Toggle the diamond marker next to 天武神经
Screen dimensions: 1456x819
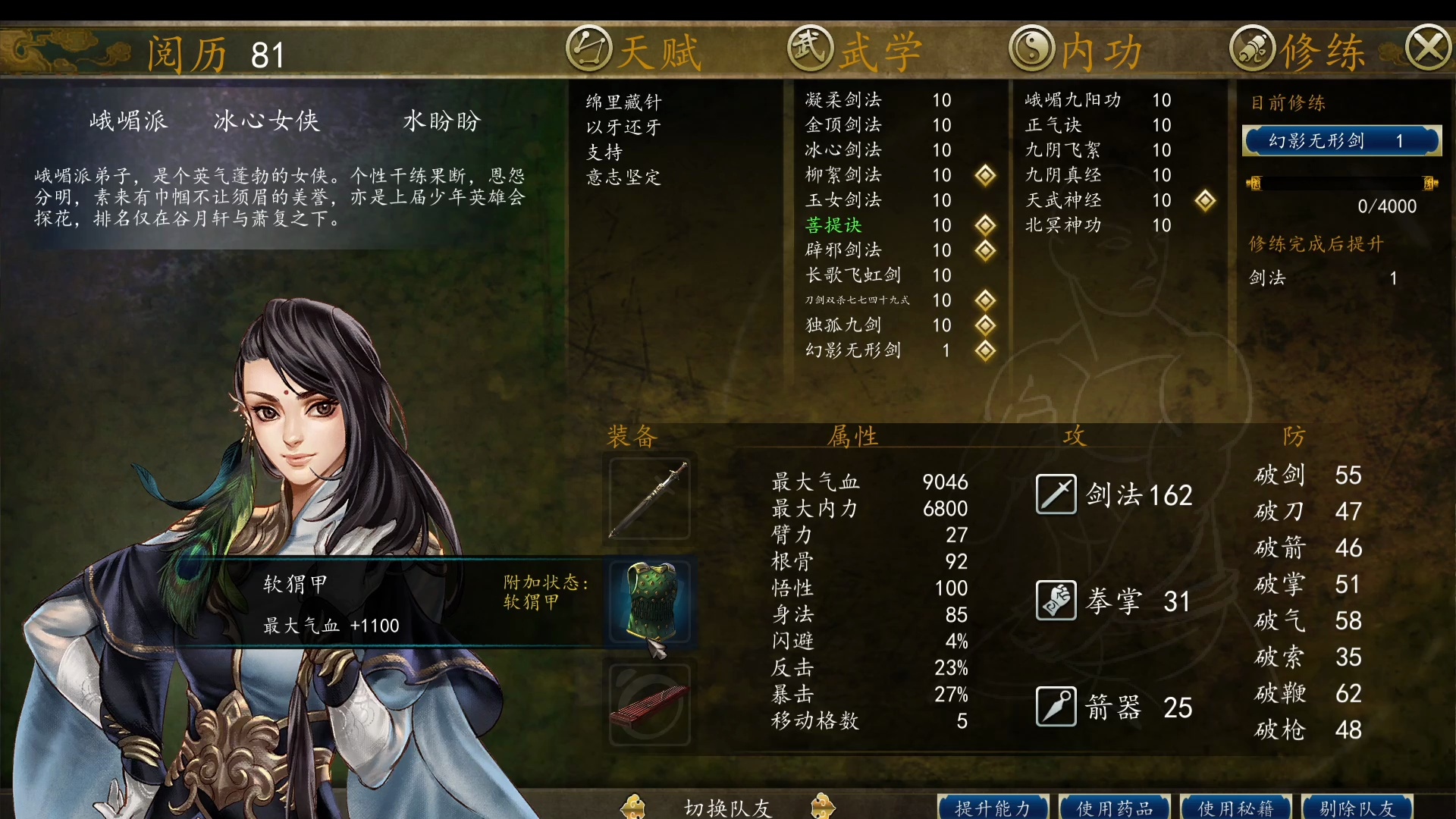(1206, 200)
